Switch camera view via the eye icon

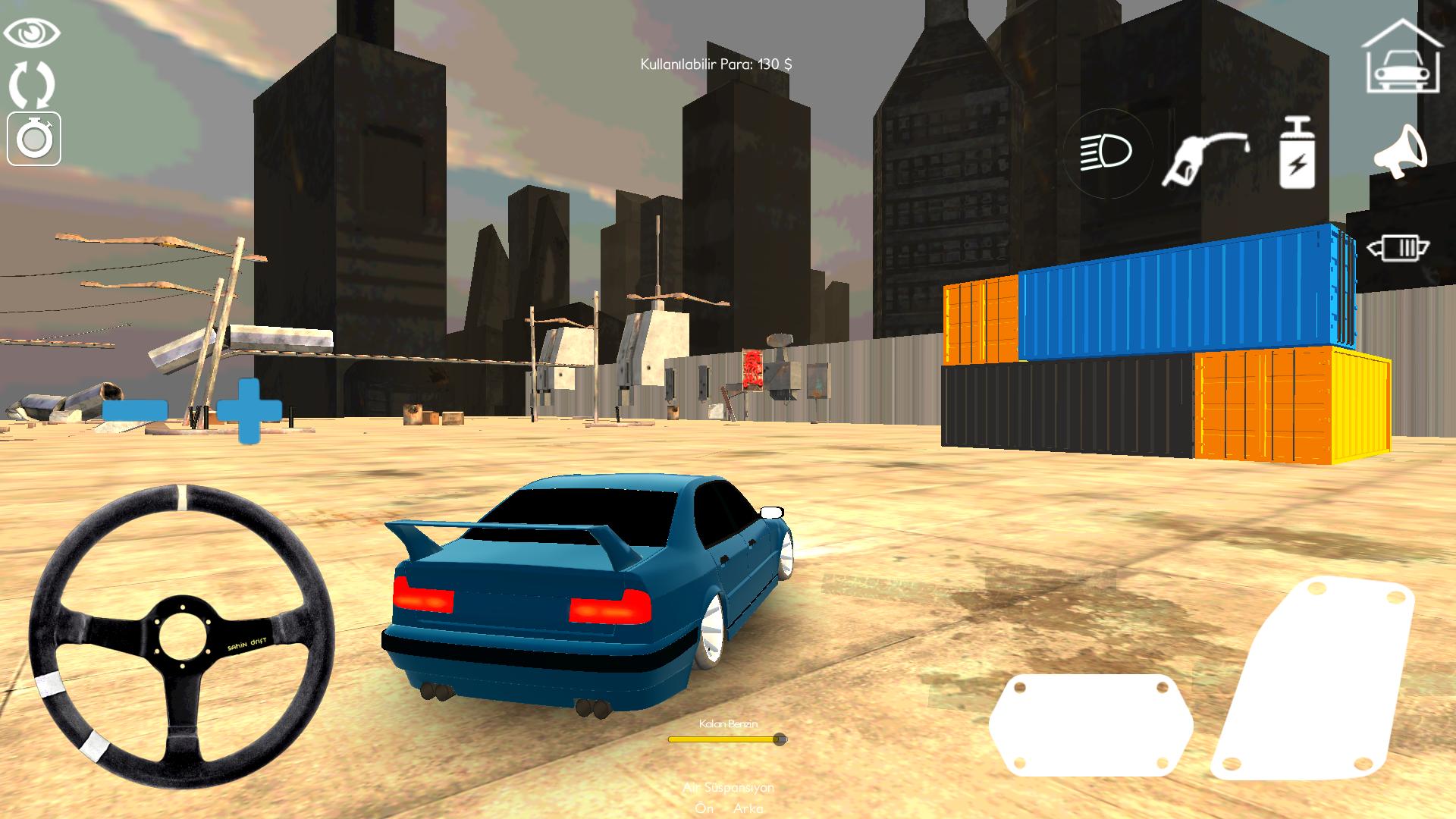32,32
